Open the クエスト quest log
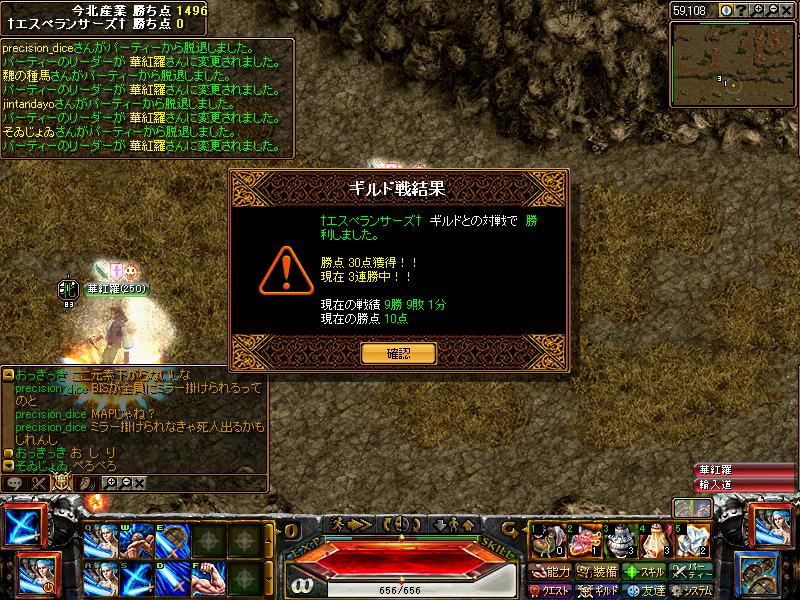Viewport: 800px width, 600px height. [x=552, y=591]
